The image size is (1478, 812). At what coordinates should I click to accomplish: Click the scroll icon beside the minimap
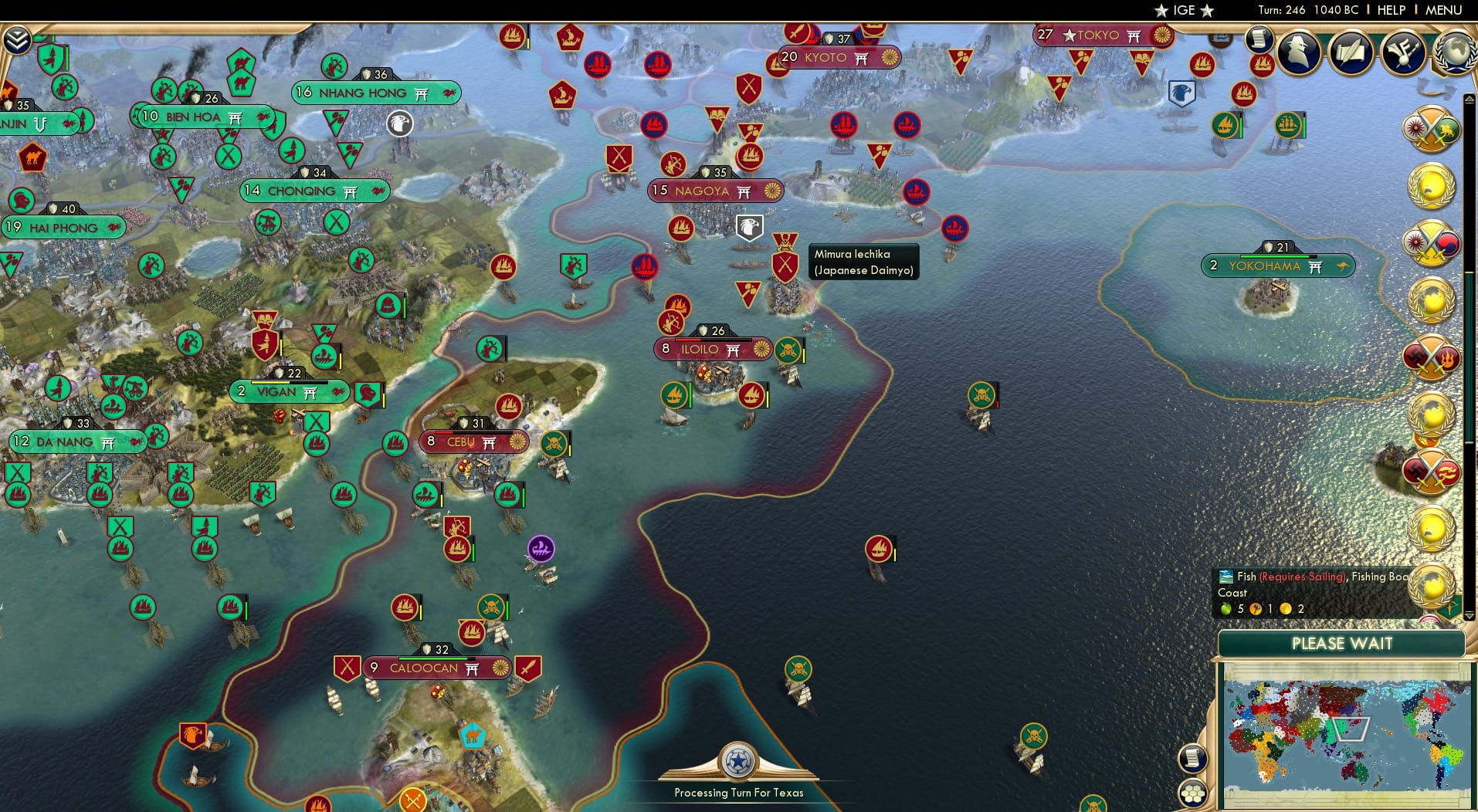click(1194, 759)
